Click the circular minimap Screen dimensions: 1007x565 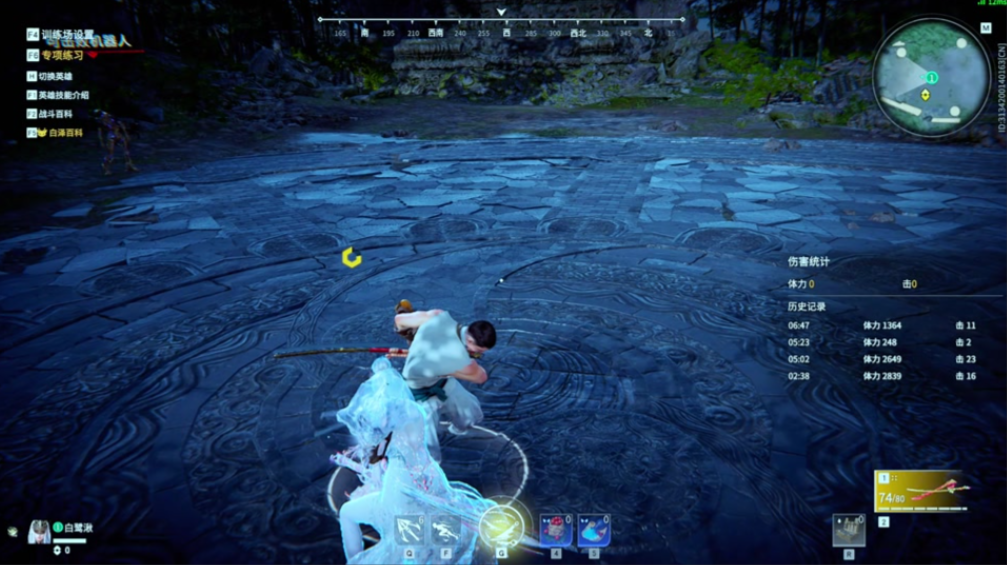pyautogui.click(x=931, y=77)
